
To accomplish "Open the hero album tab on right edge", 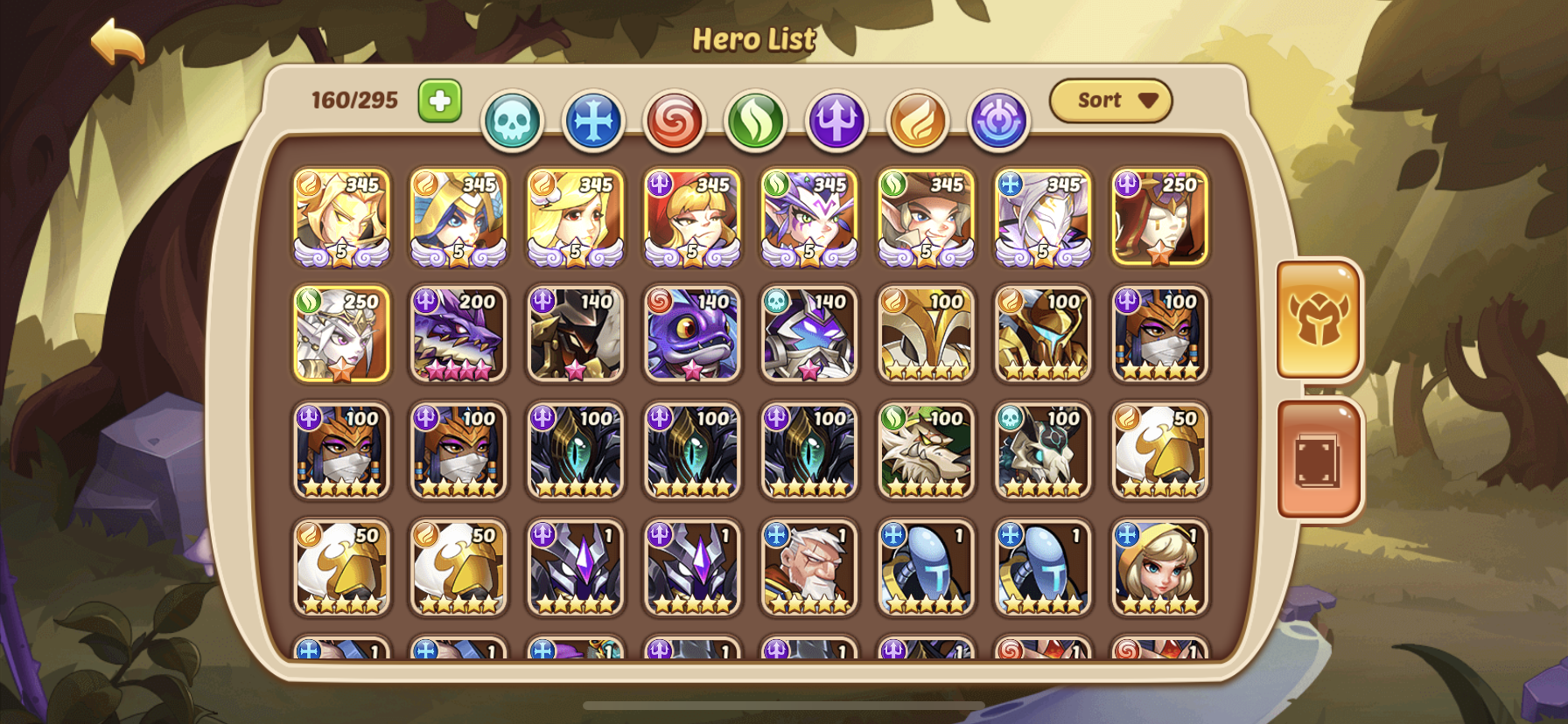I will [1319, 455].
